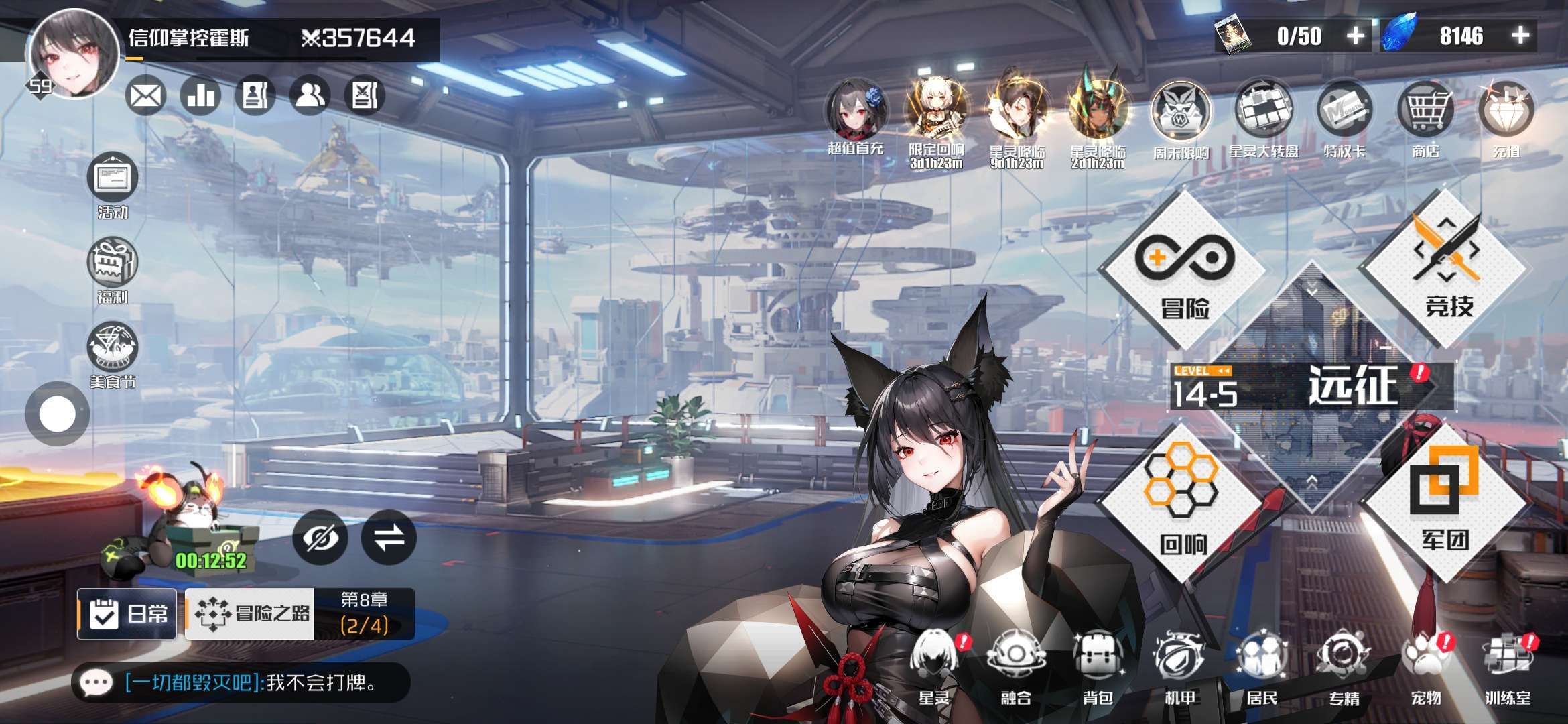Open the 充值 recharge diamond icon
The height and width of the screenshot is (724, 1568).
[x=1506, y=113]
